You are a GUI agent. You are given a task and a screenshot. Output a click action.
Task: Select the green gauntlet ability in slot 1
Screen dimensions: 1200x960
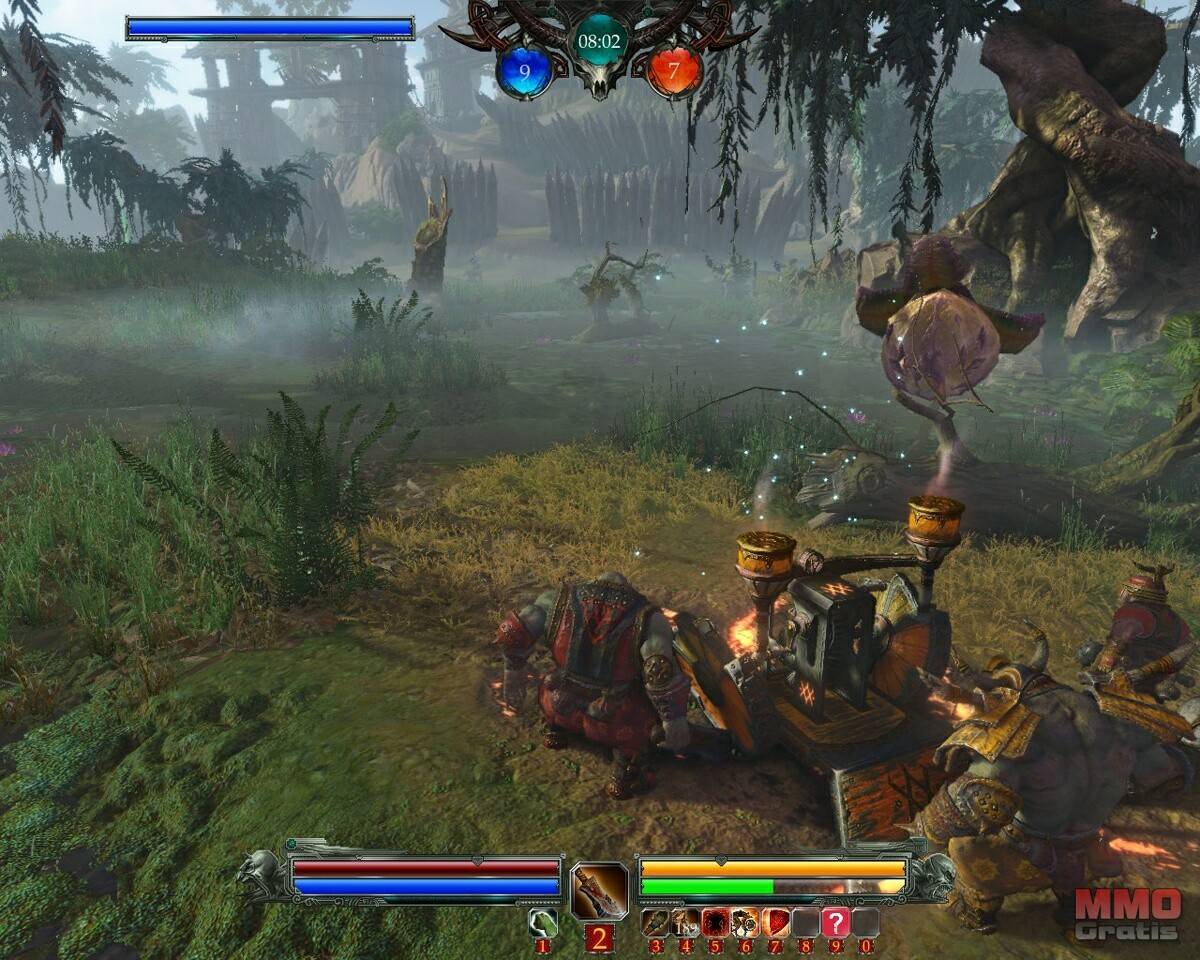tap(543, 922)
